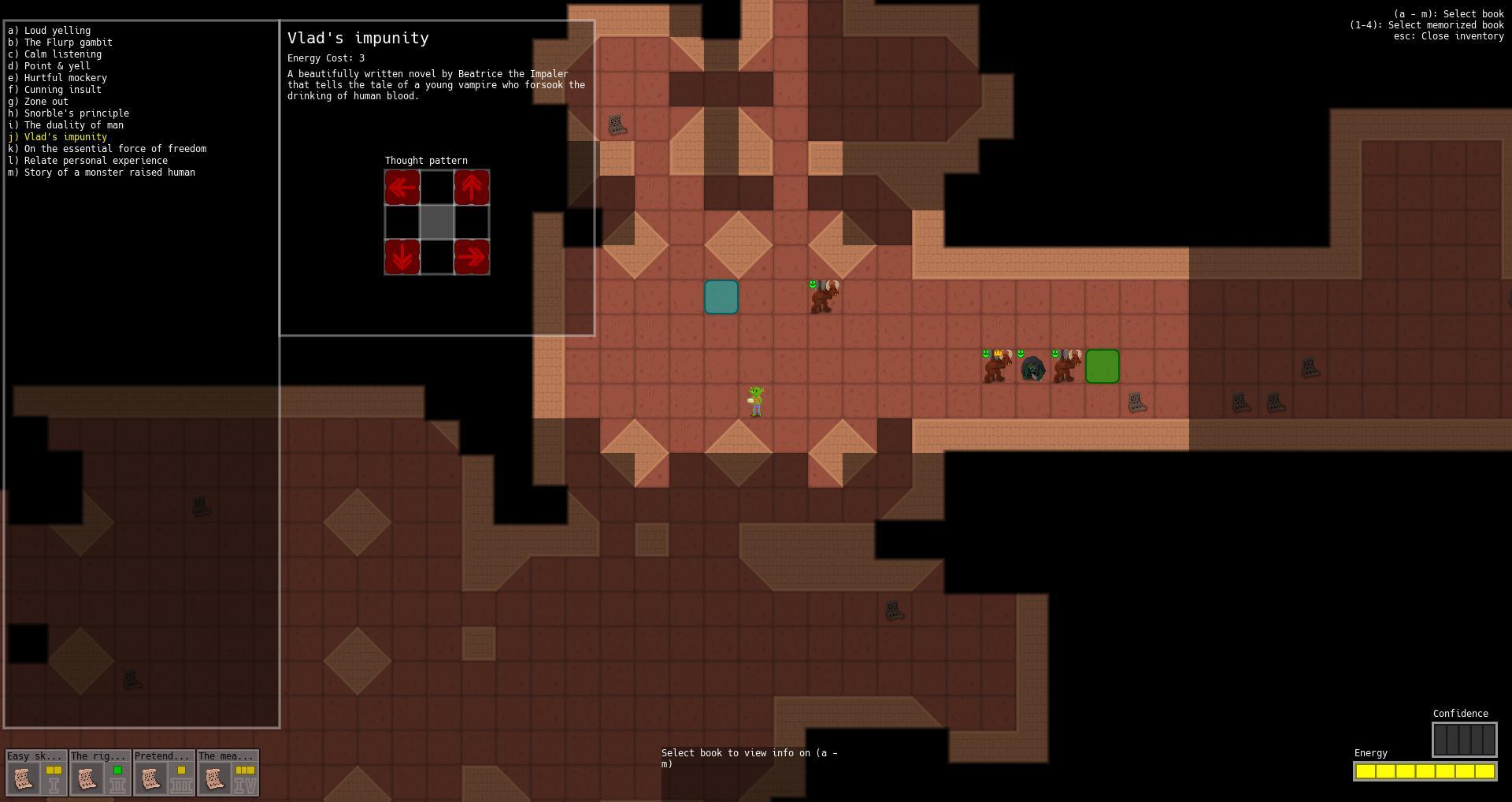Image resolution: width=1512 pixels, height=802 pixels.
Task: Click the down arrow tile in the thought pattern
Action: (402, 257)
